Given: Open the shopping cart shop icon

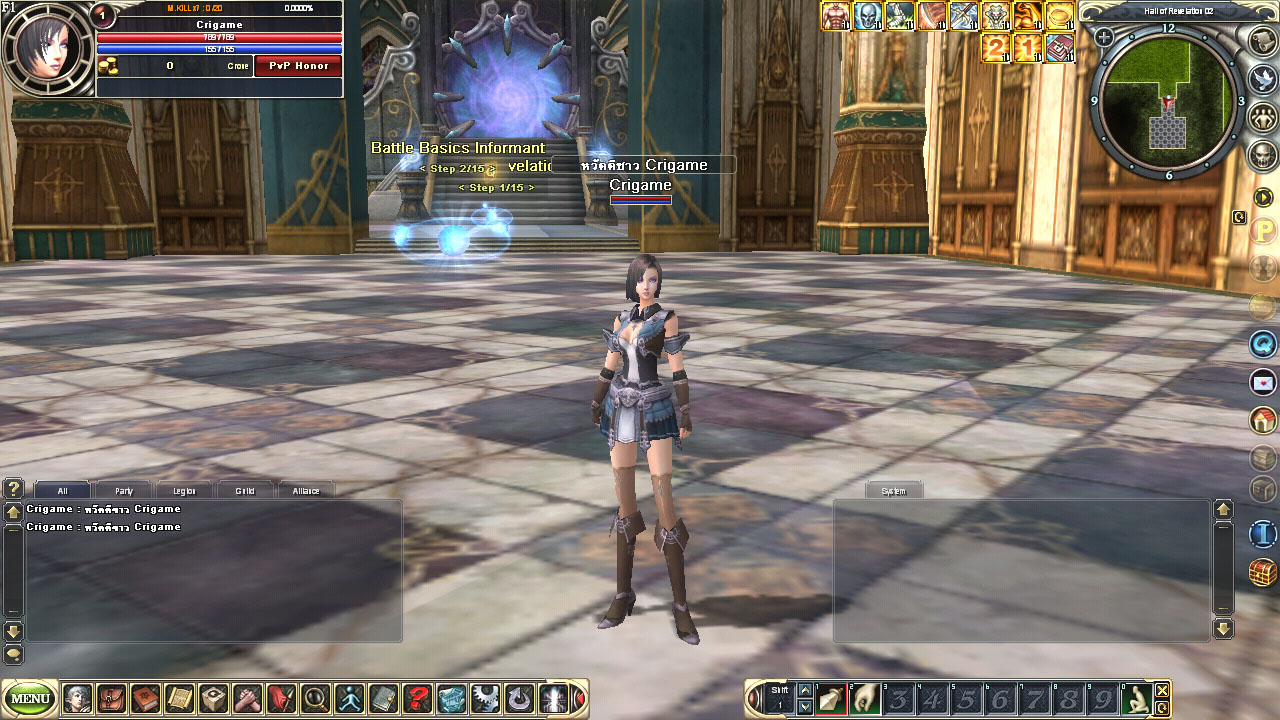Looking at the screenshot, I should point(451,697).
